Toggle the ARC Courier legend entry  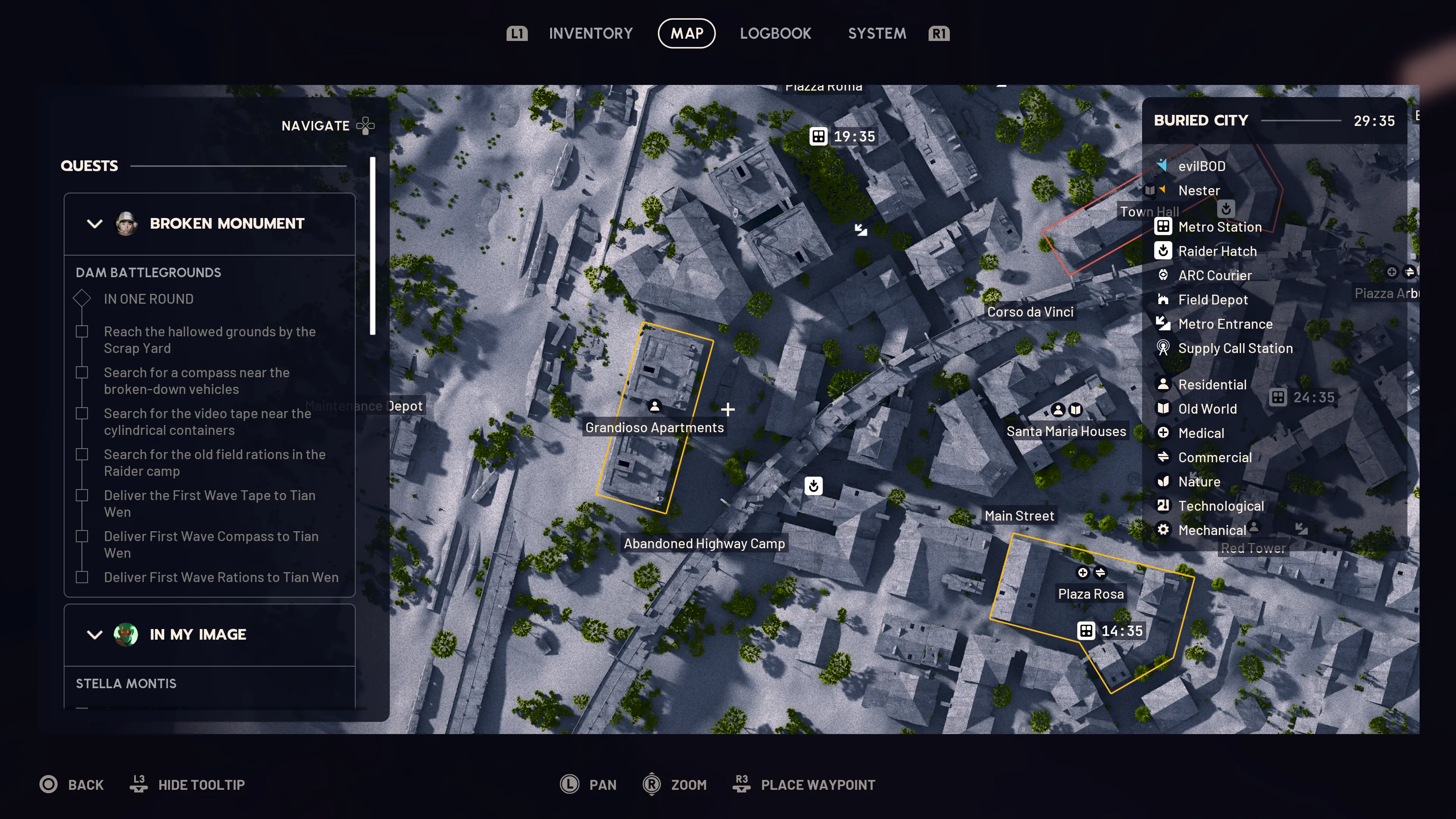(1214, 275)
